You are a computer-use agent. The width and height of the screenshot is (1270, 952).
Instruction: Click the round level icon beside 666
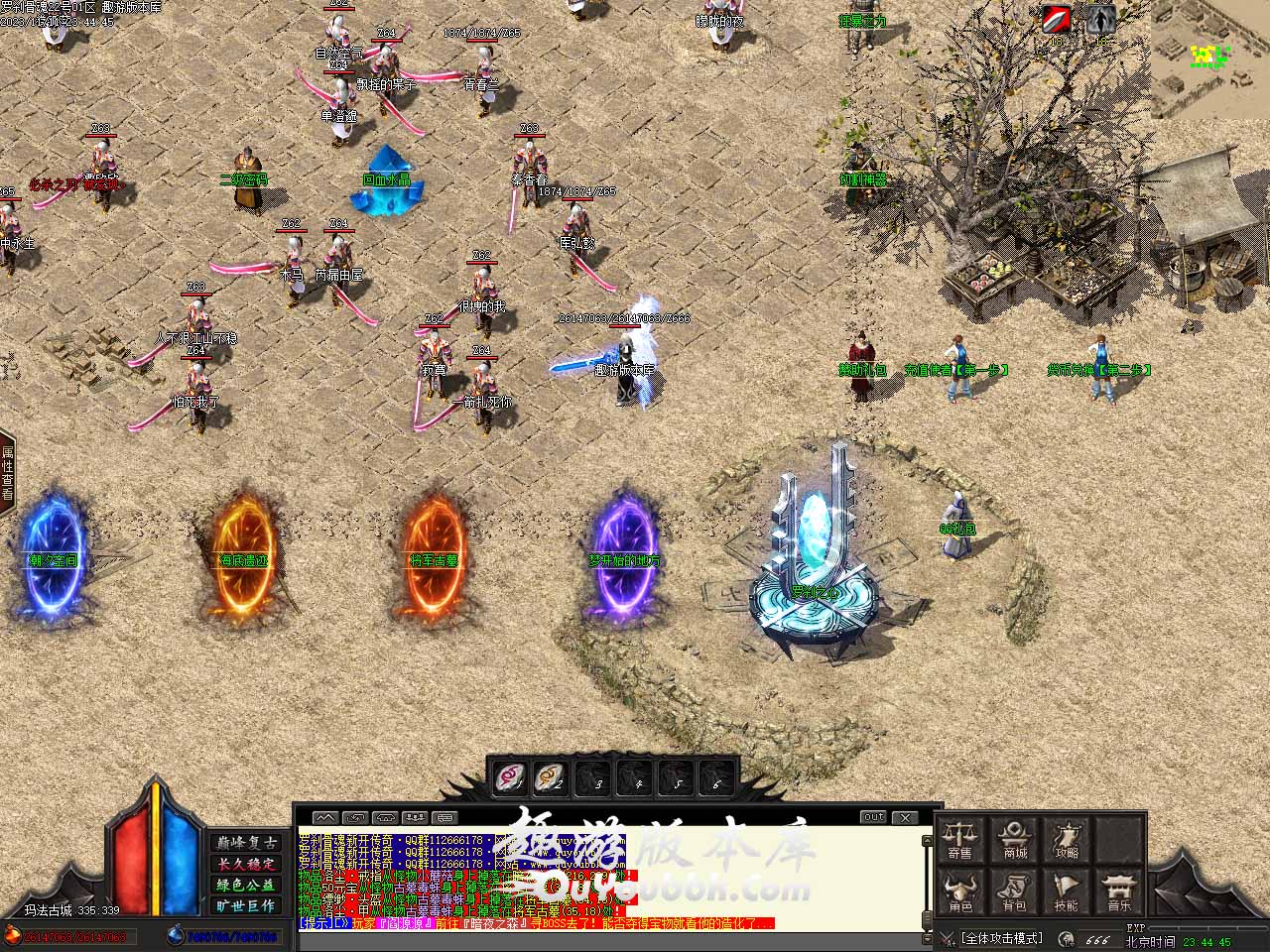(x=1067, y=938)
